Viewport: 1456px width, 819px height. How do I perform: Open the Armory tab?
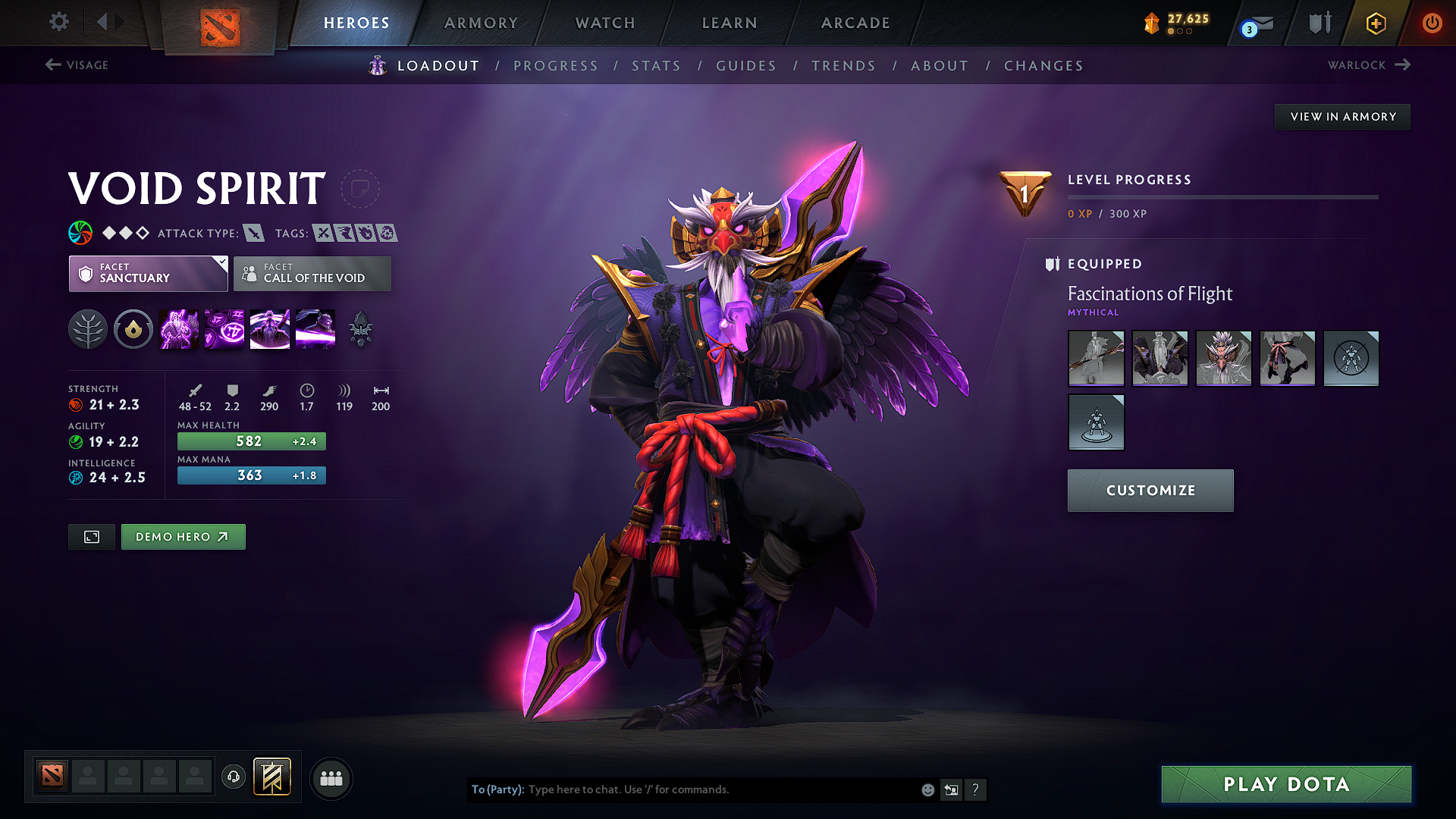[x=481, y=23]
